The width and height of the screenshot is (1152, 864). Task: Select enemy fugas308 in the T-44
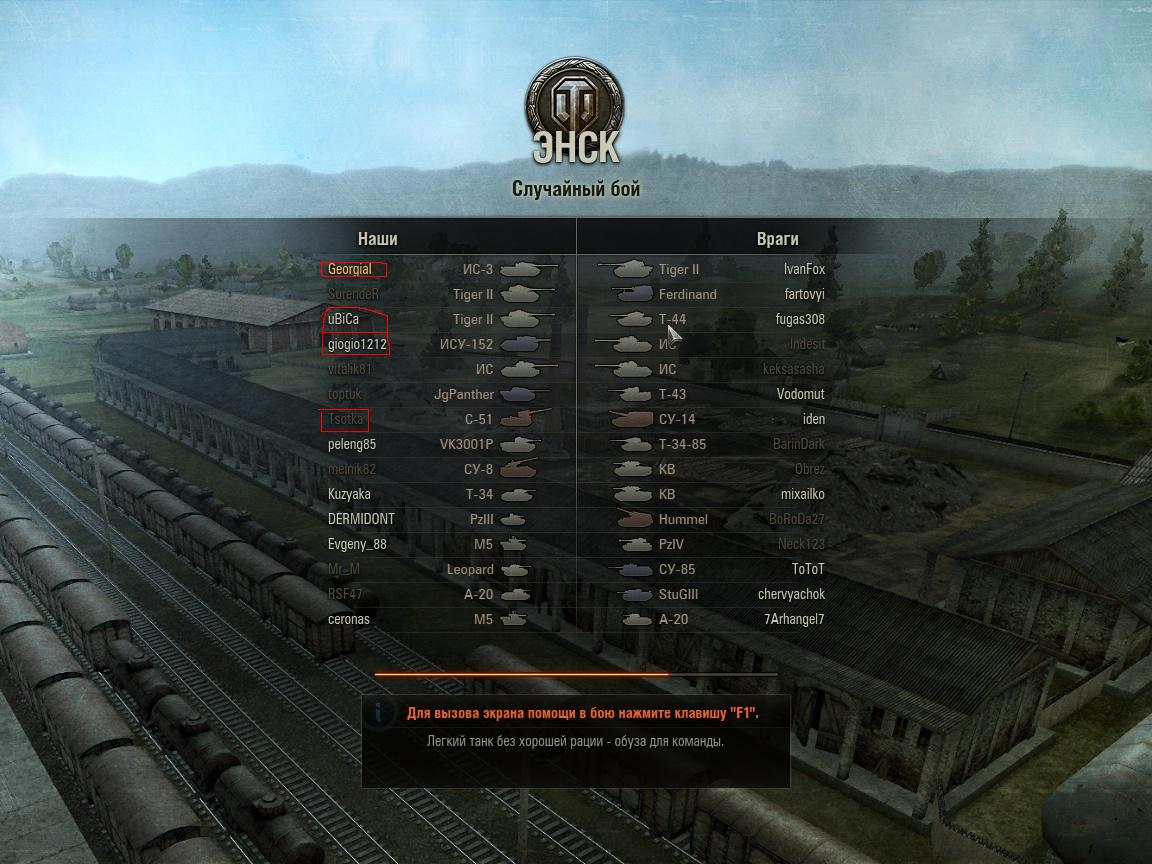click(800, 319)
